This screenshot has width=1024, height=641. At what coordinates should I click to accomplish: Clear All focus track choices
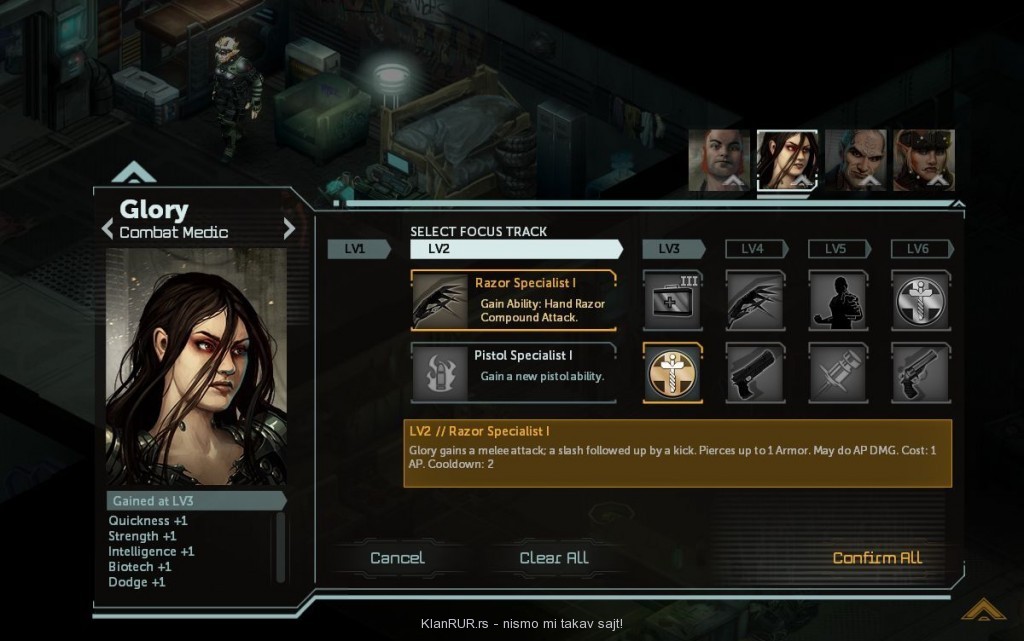pos(554,558)
